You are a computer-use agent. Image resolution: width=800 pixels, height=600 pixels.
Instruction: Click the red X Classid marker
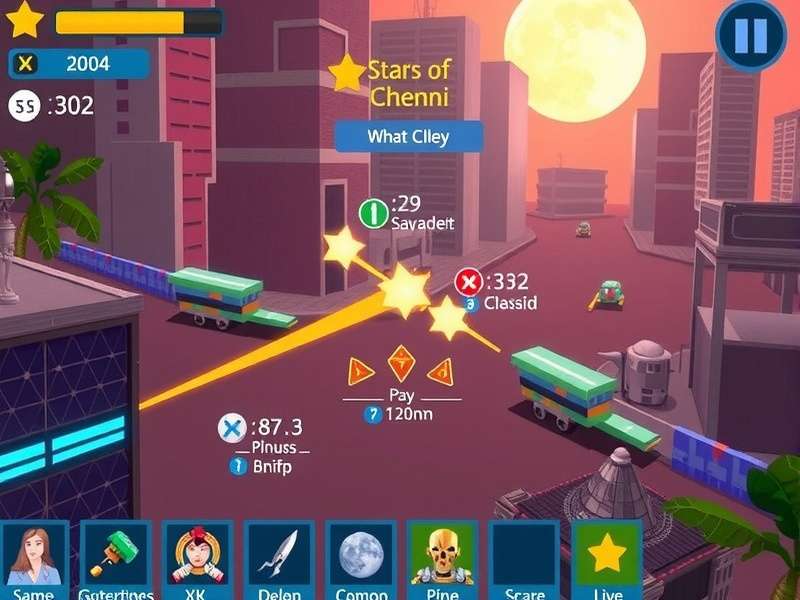468,282
